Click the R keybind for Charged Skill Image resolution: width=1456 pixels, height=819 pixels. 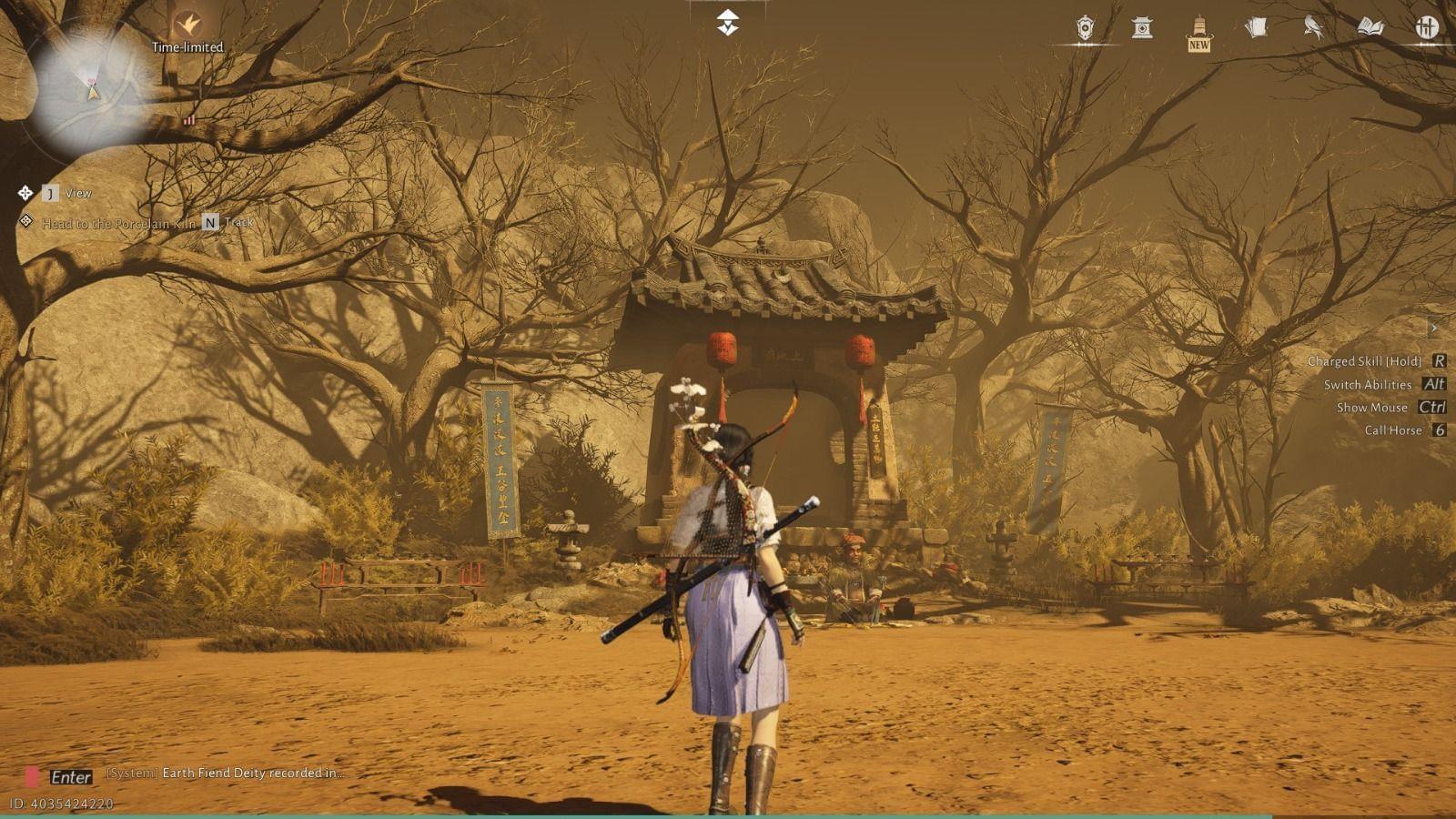(1439, 360)
